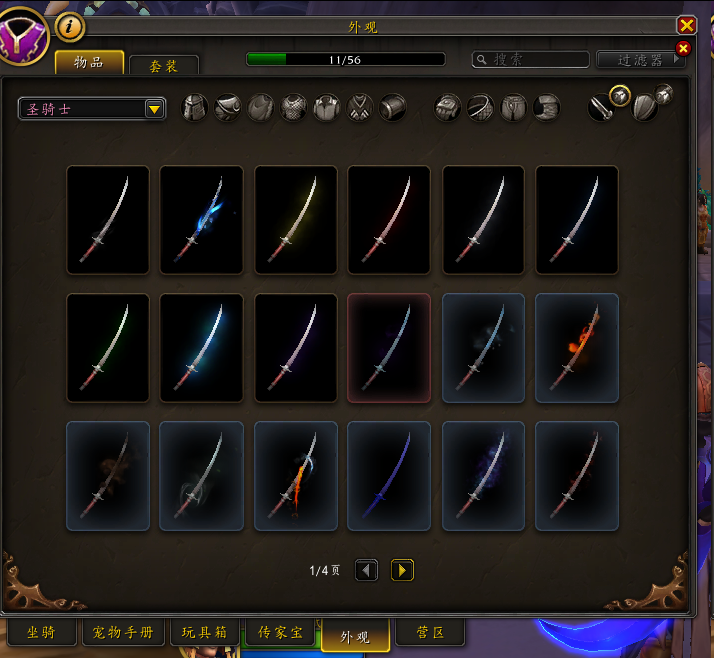Open the 坐骑 mounts tab
Screen dimensions: 714x658
[42, 632]
